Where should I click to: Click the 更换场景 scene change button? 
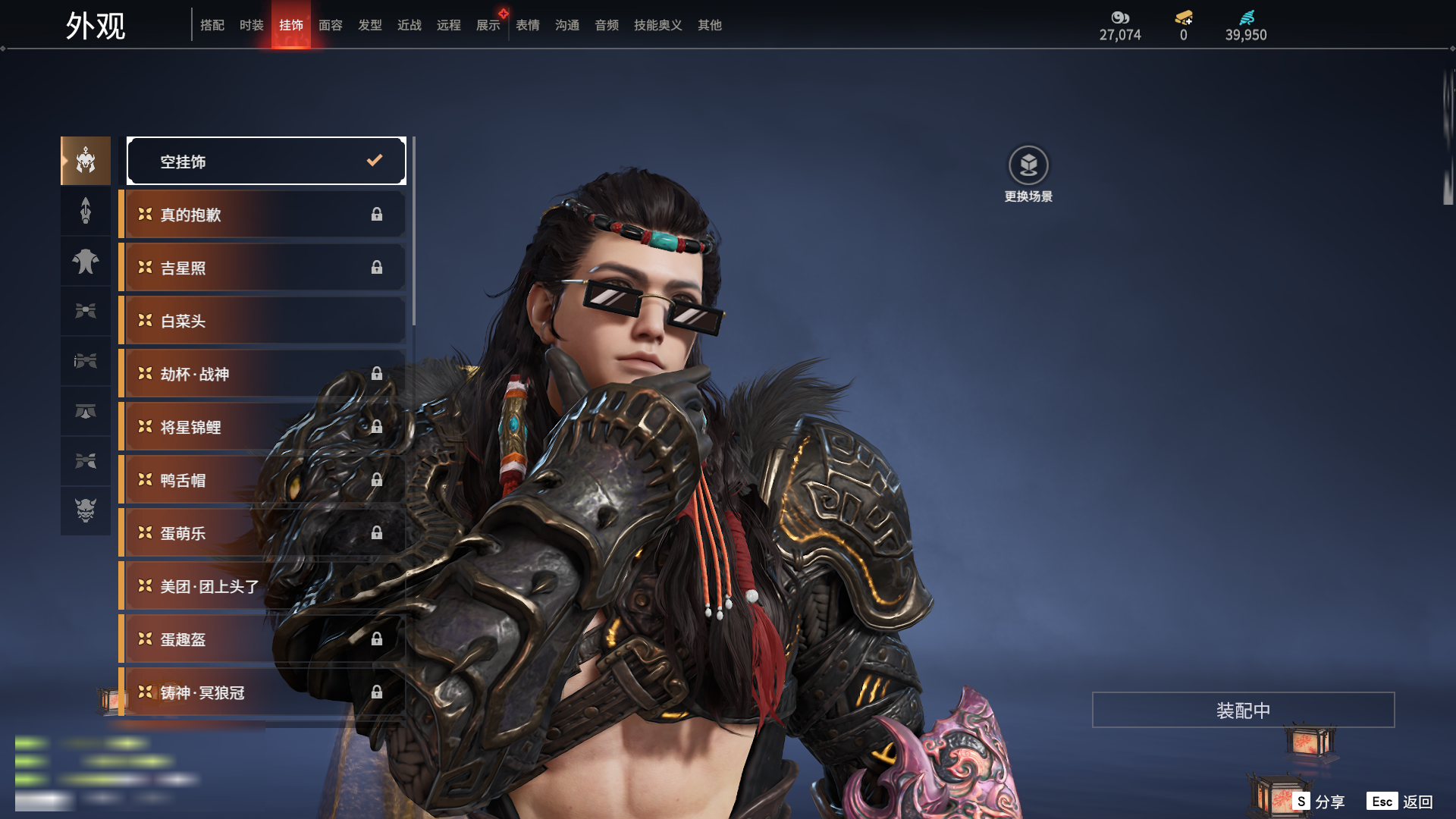1028,174
